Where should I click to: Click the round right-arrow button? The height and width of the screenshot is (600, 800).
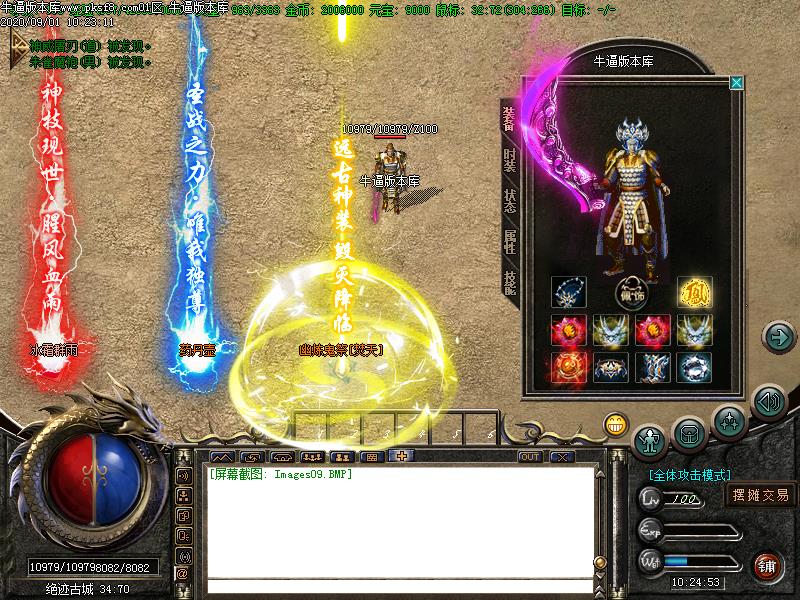(777, 337)
